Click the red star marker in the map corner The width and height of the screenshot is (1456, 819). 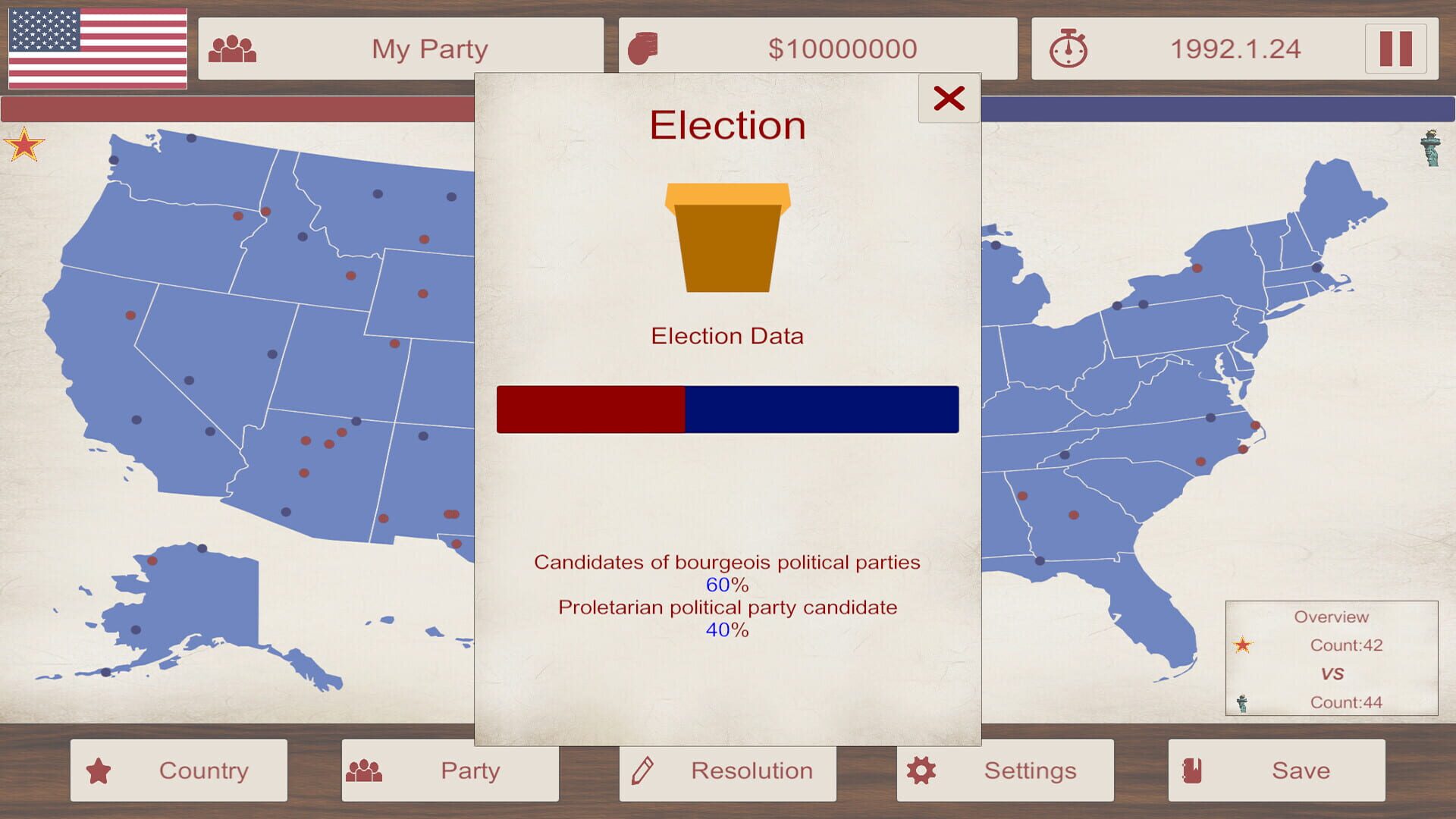point(24,144)
